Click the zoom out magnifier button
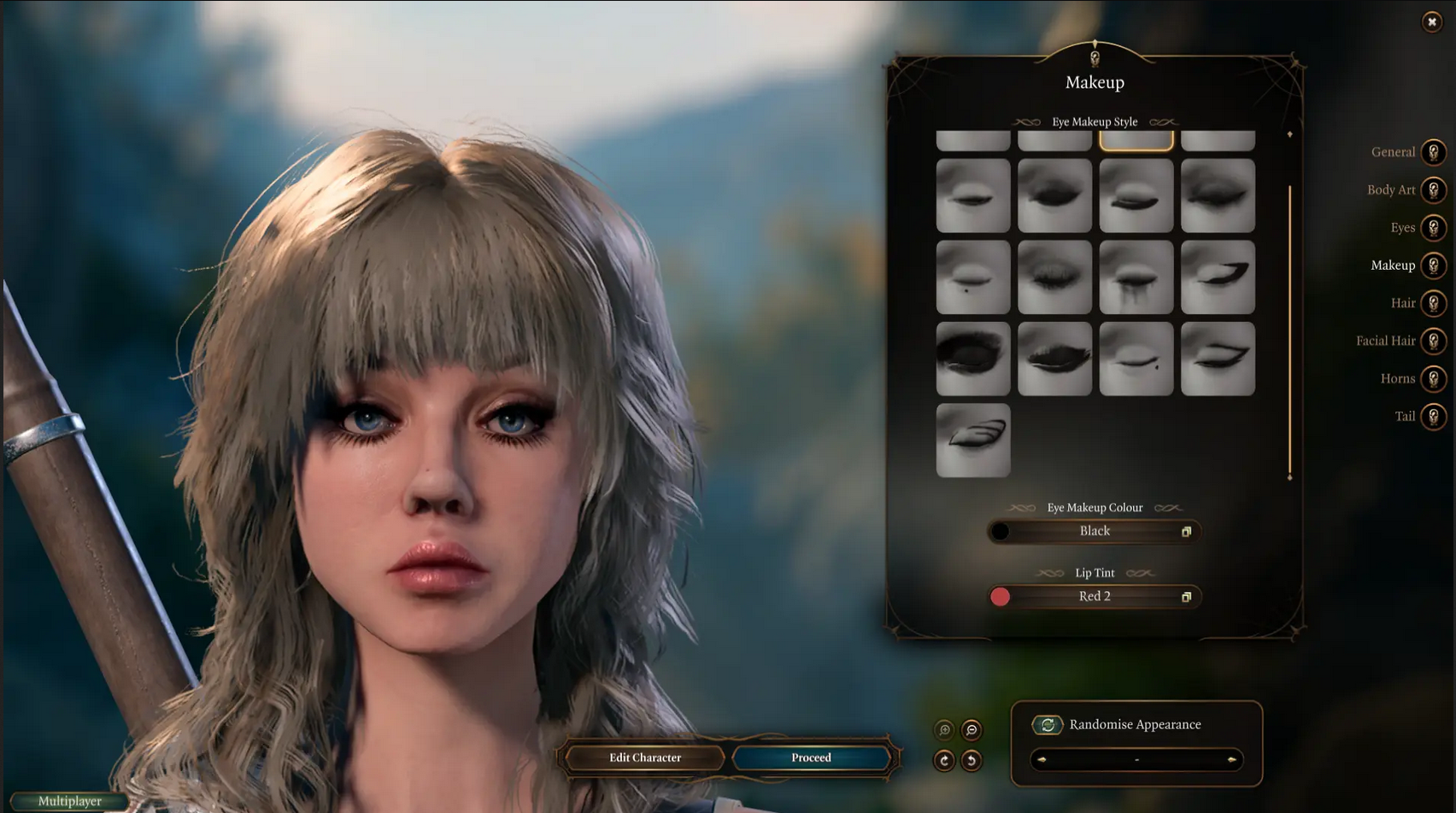The height and width of the screenshot is (813, 1456). click(972, 730)
